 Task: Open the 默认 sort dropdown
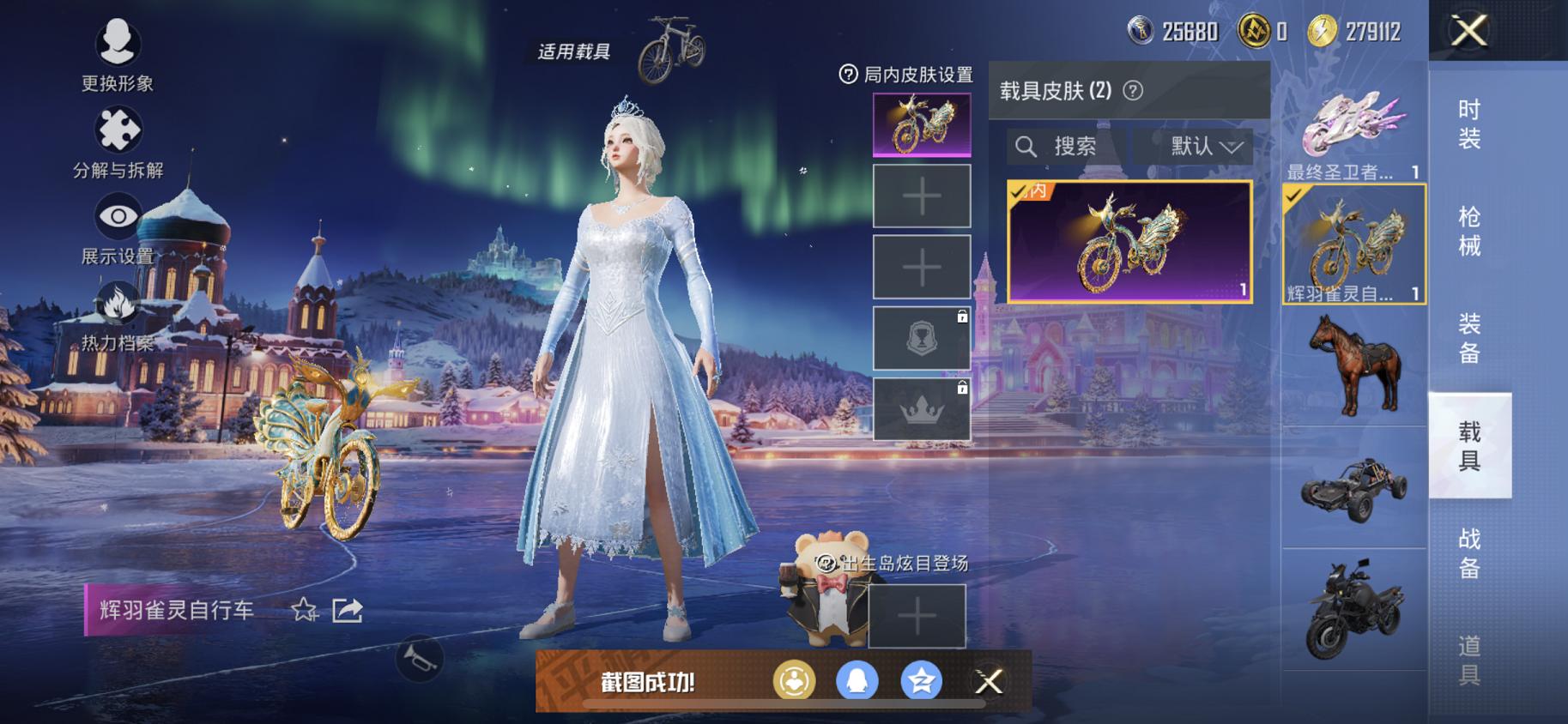coord(1194,146)
